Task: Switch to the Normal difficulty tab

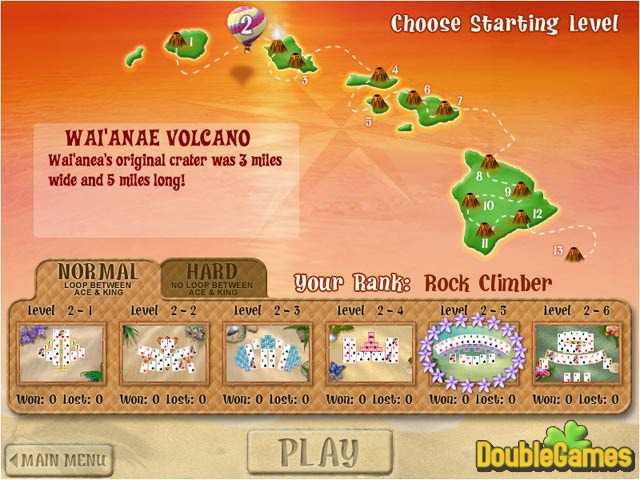Action: 97,277
